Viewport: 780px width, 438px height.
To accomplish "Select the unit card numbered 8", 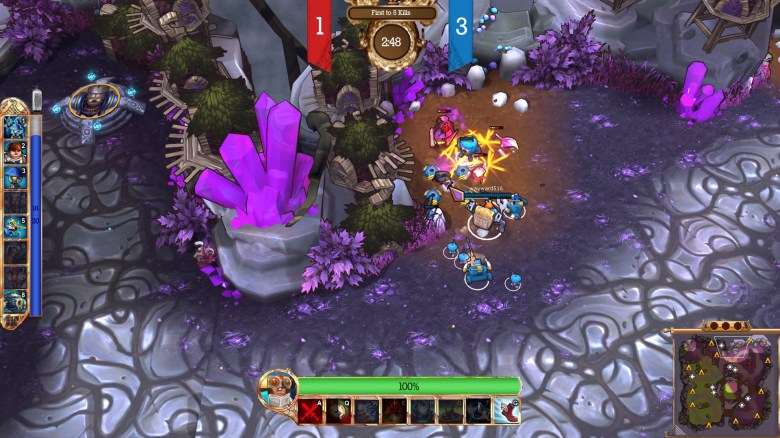I will click(x=14, y=301).
